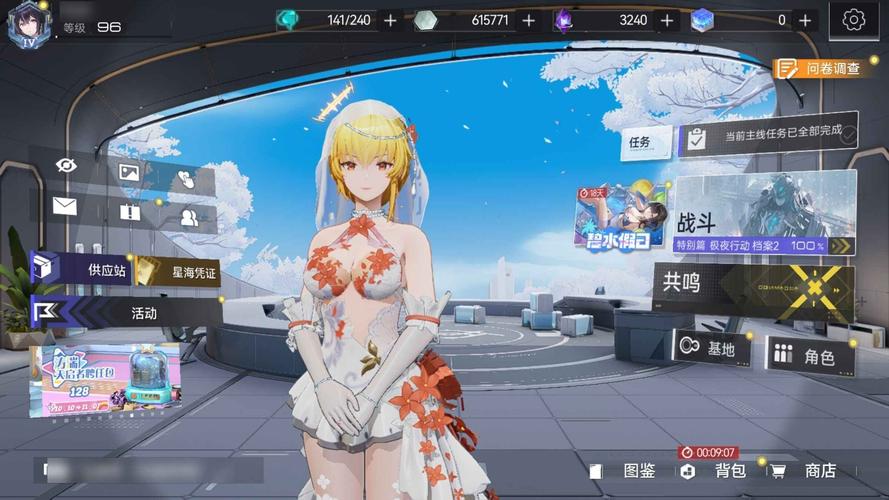Viewport: 889px width, 500px height.
Task: Open the 图鉴 archive
Action: click(x=629, y=471)
